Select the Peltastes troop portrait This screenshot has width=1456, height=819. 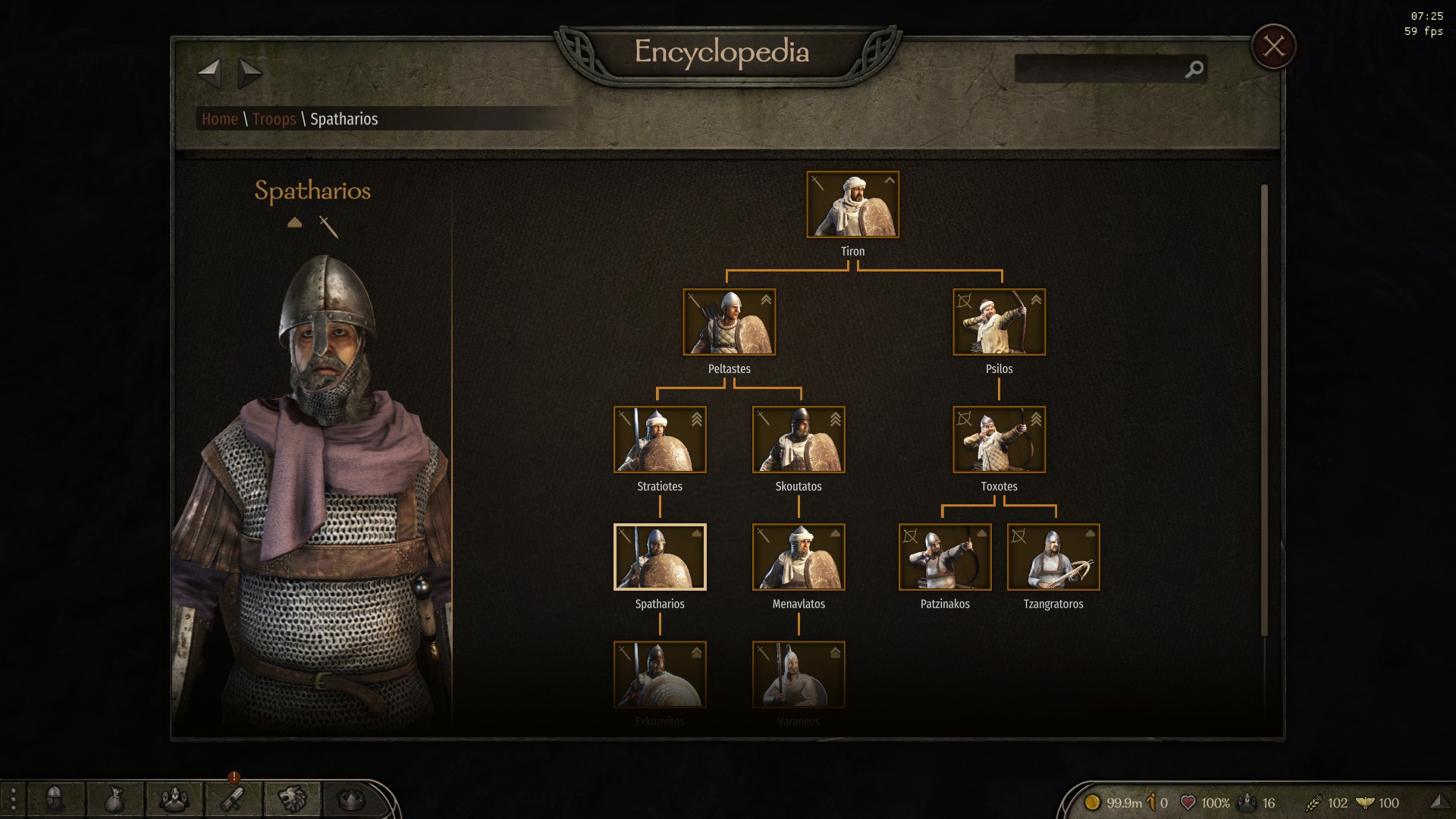(x=729, y=322)
